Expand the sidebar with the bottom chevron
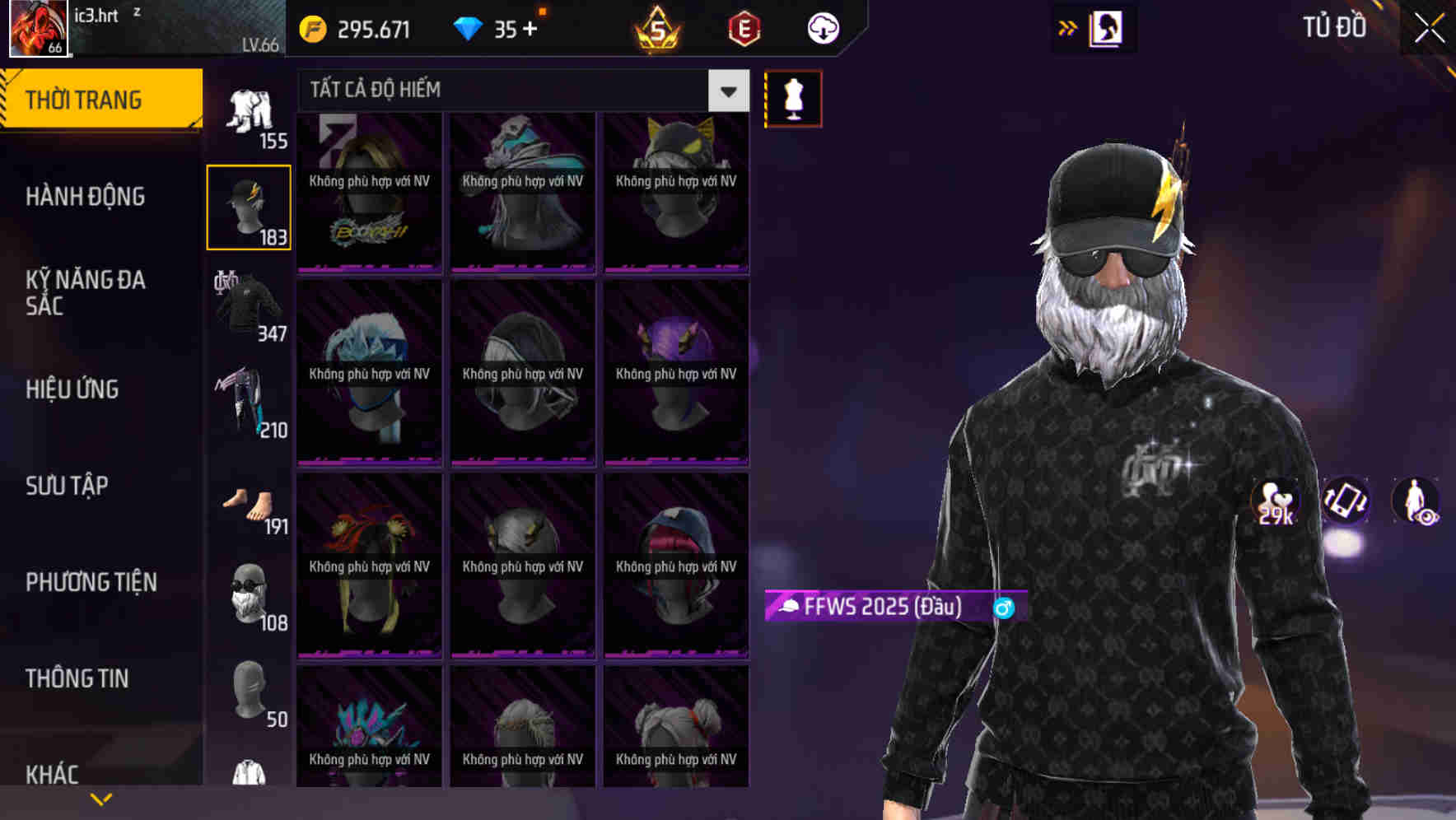The width and height of the screenshot is (1456, 820). pyautogui.click(x=101, y=798)
